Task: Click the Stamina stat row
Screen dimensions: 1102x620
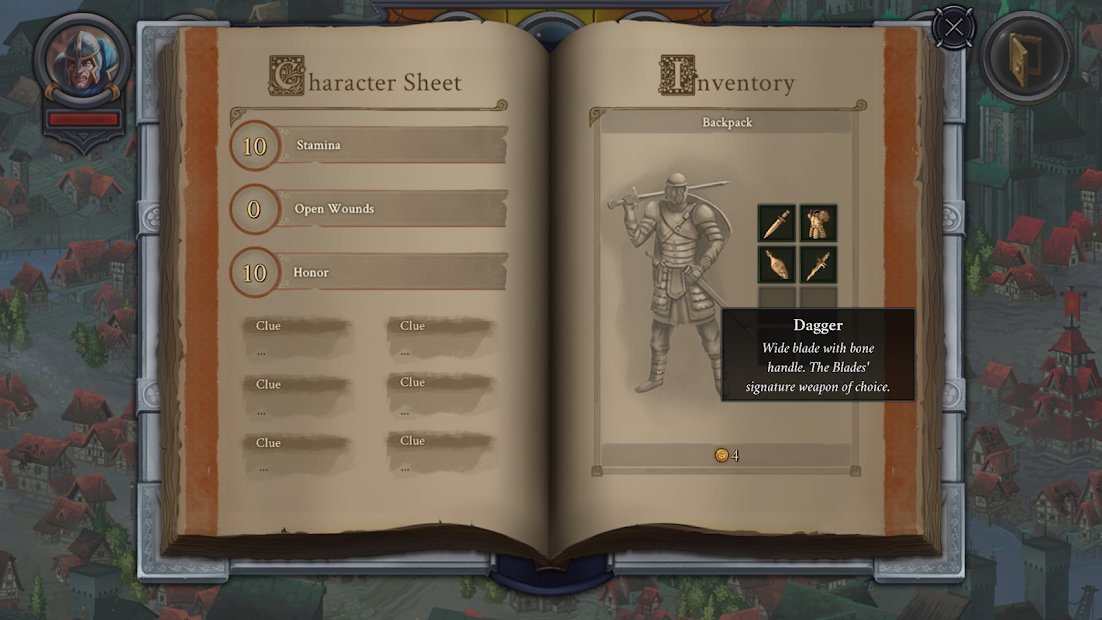Action: point(390,145)
